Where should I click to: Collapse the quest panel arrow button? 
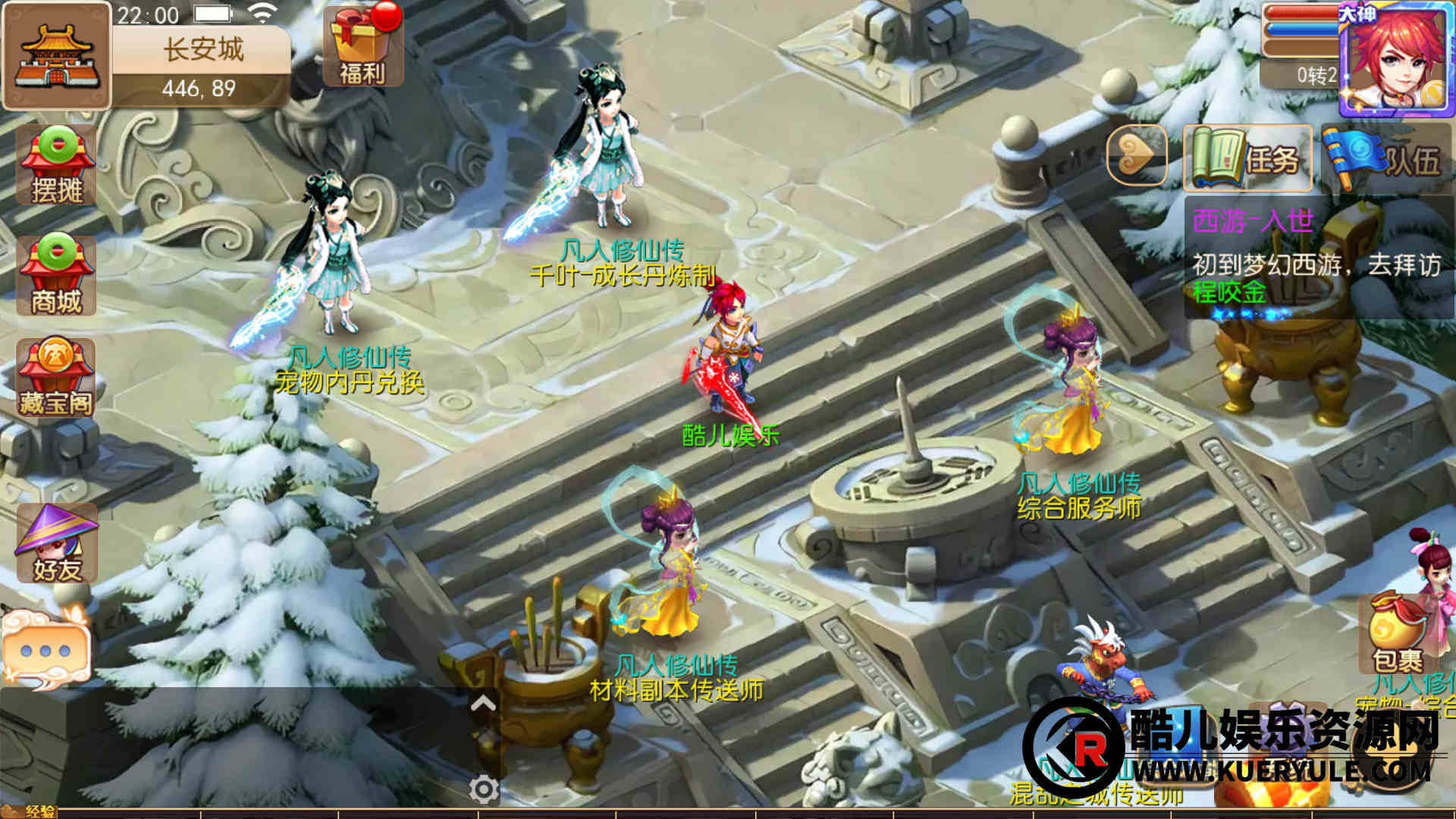(x=1136, y=156)
